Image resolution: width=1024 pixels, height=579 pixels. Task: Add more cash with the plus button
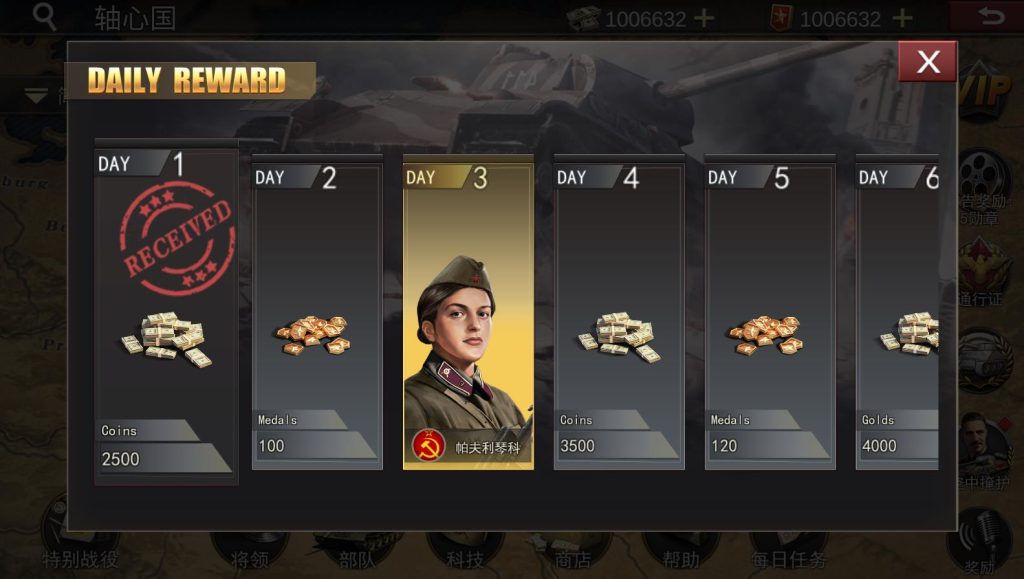704,18
